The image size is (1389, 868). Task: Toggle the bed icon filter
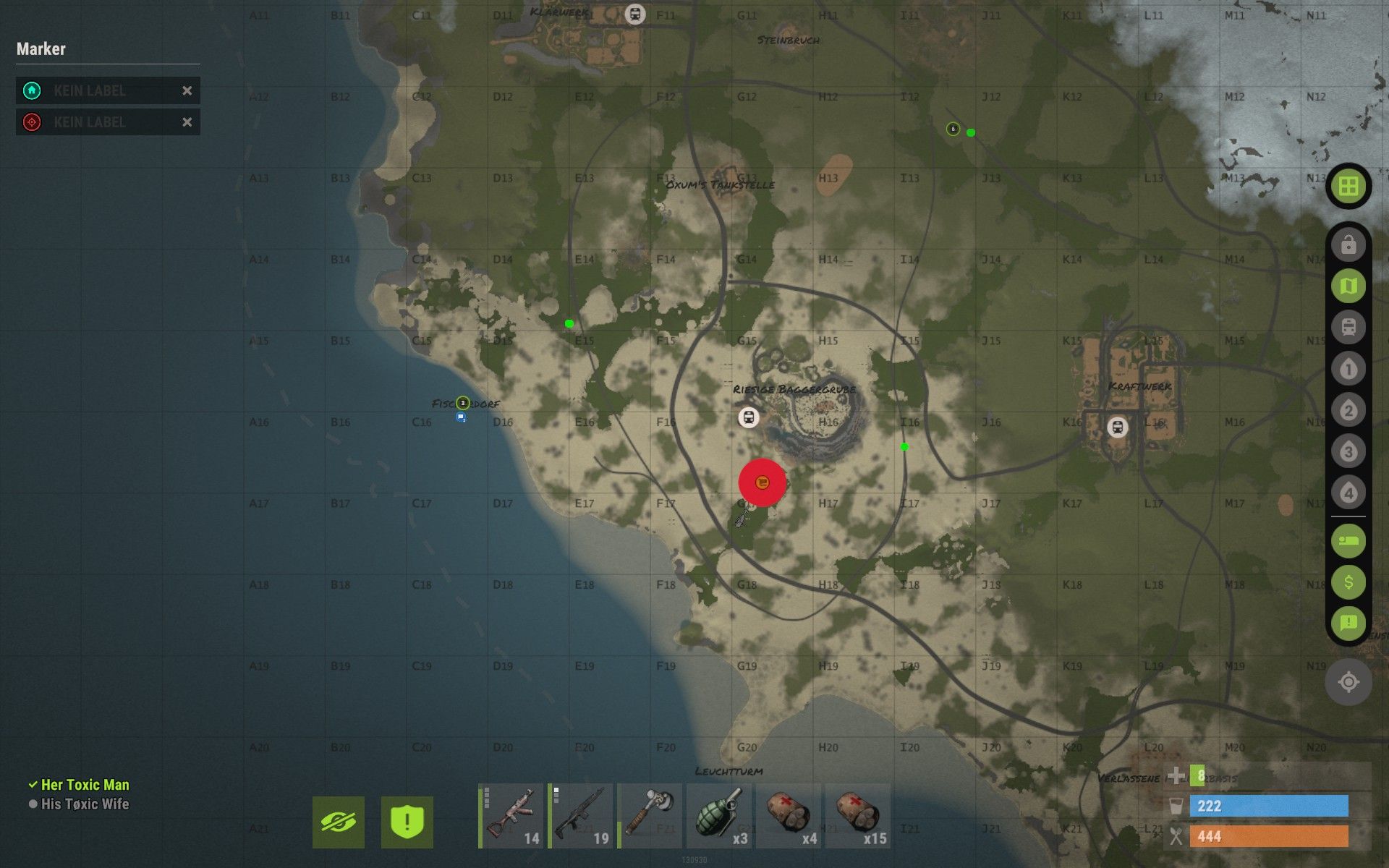pos(1348,540)
